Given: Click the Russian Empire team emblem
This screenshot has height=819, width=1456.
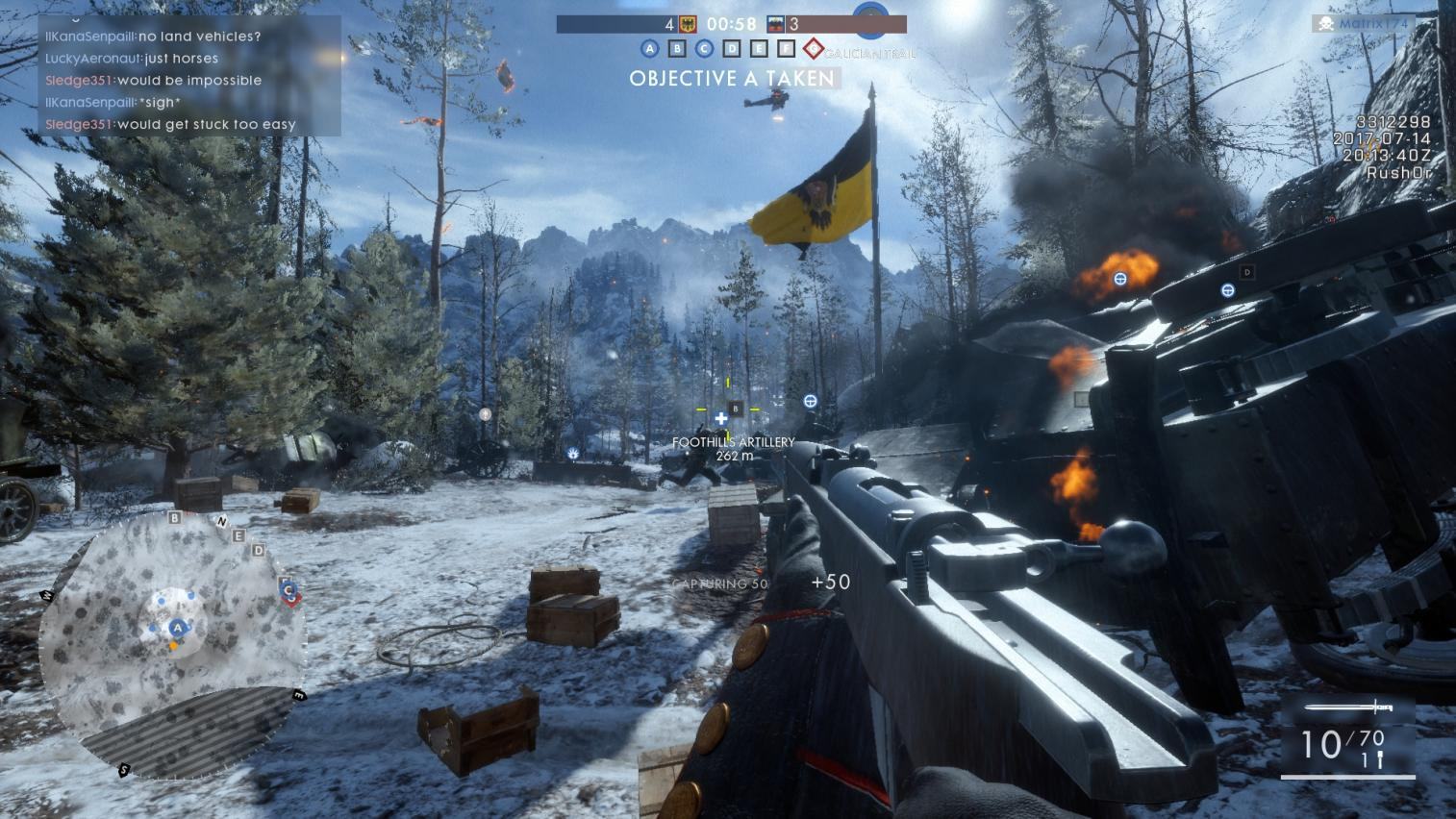Looking at the screenshot, I should 776,24.
